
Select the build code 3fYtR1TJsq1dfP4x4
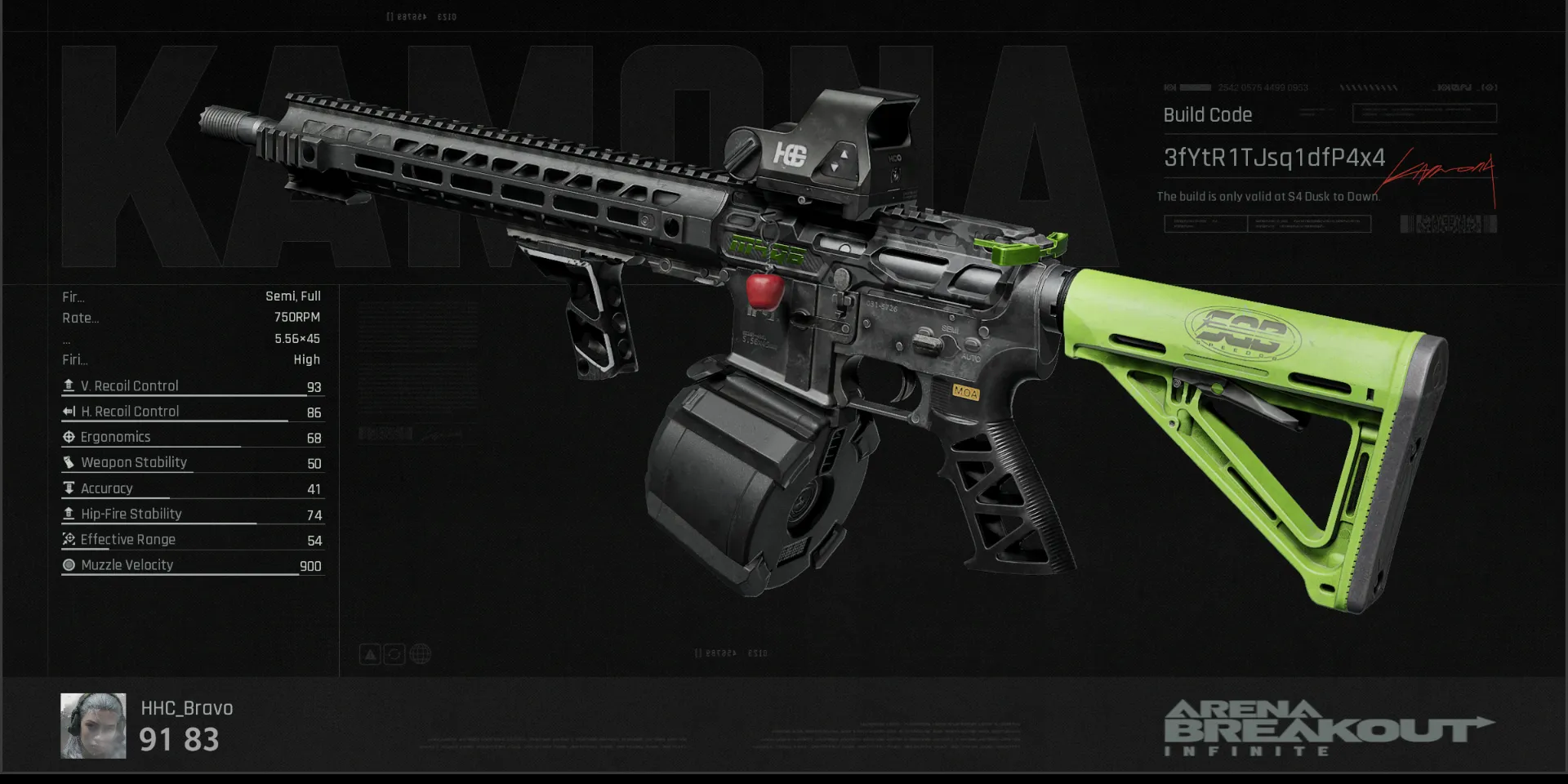coord(1273,158)
